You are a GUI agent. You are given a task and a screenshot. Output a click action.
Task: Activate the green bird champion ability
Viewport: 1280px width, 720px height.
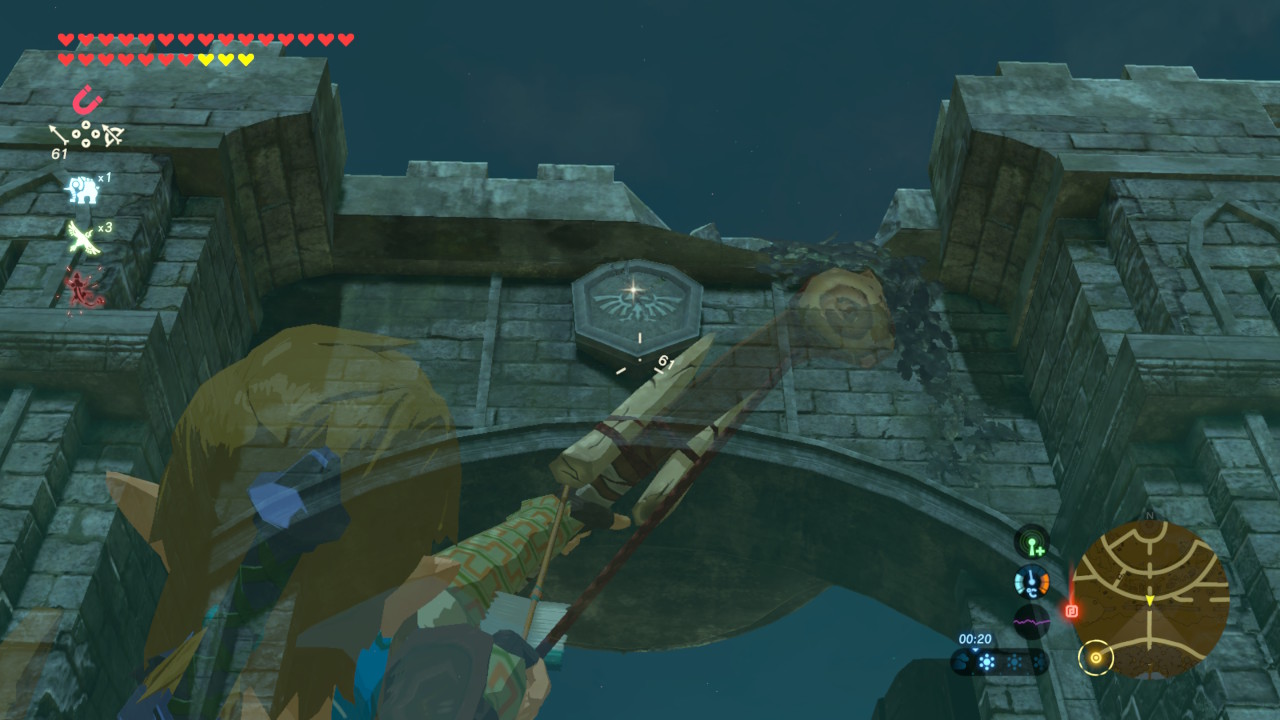tap(80, 237)
